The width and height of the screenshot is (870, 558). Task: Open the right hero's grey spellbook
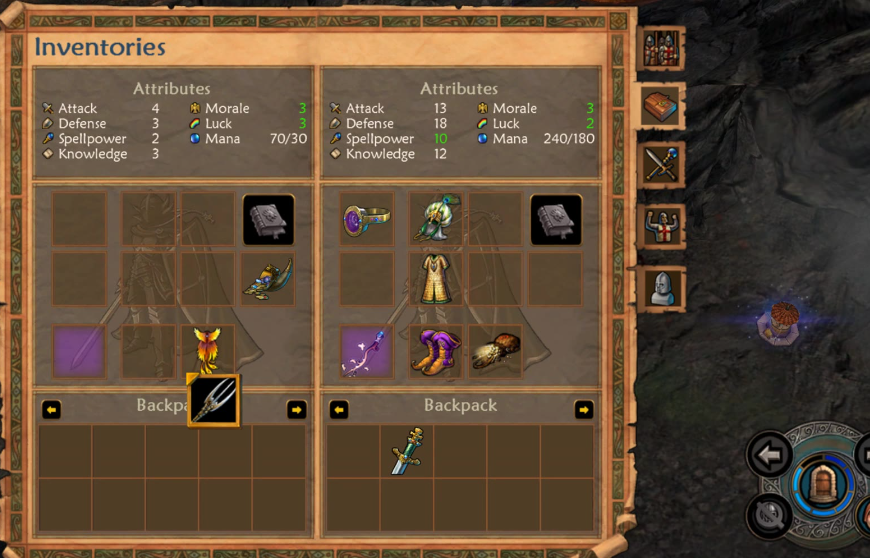tap(556, 219)
